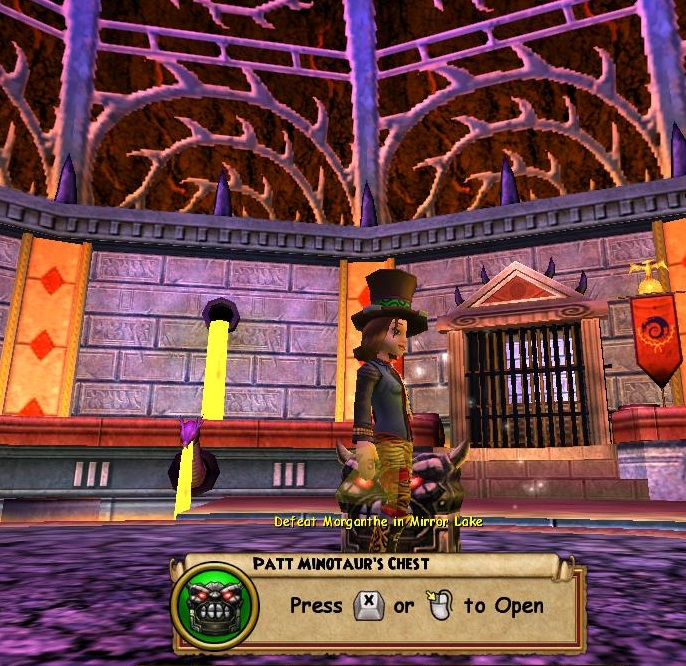Click the green minotaur chest icon

pos(215,606)
